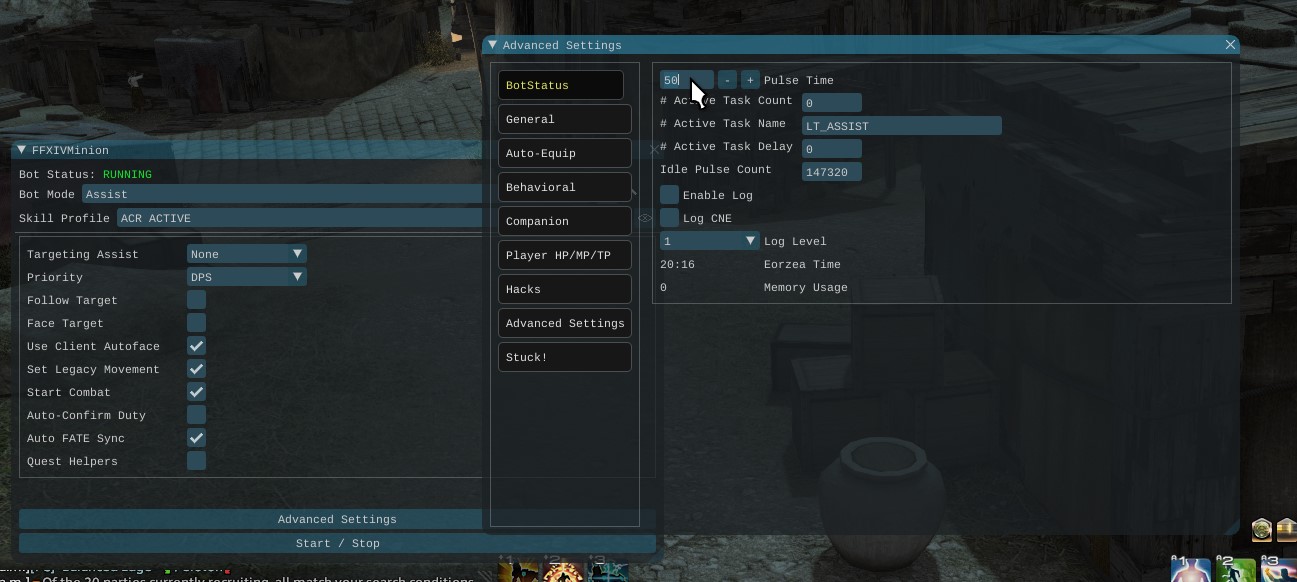
Task: Decrease Pulse Time with the minus button
Action: [728, 80]
